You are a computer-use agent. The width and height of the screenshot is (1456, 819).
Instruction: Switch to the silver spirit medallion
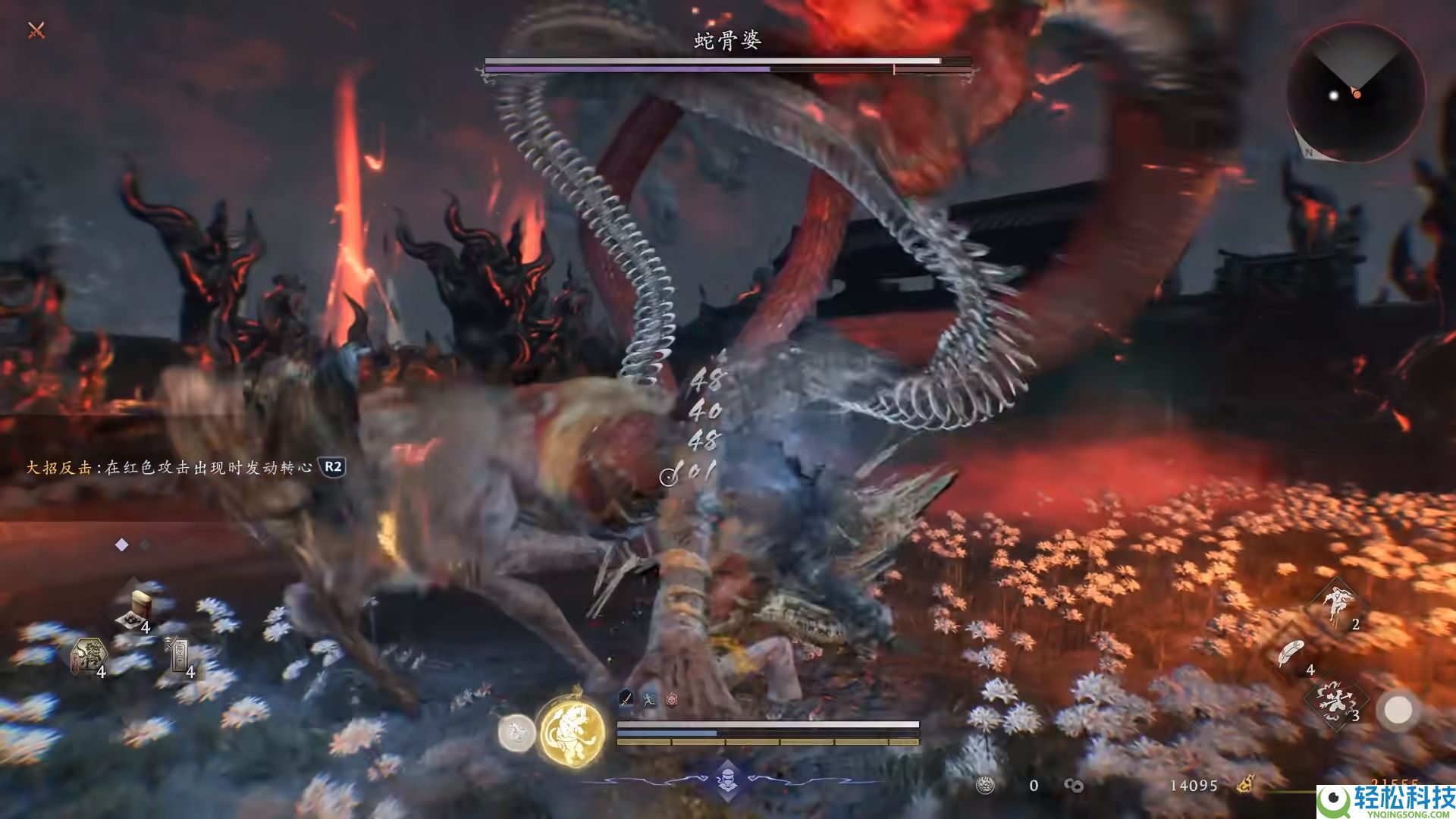click(516, 733)
